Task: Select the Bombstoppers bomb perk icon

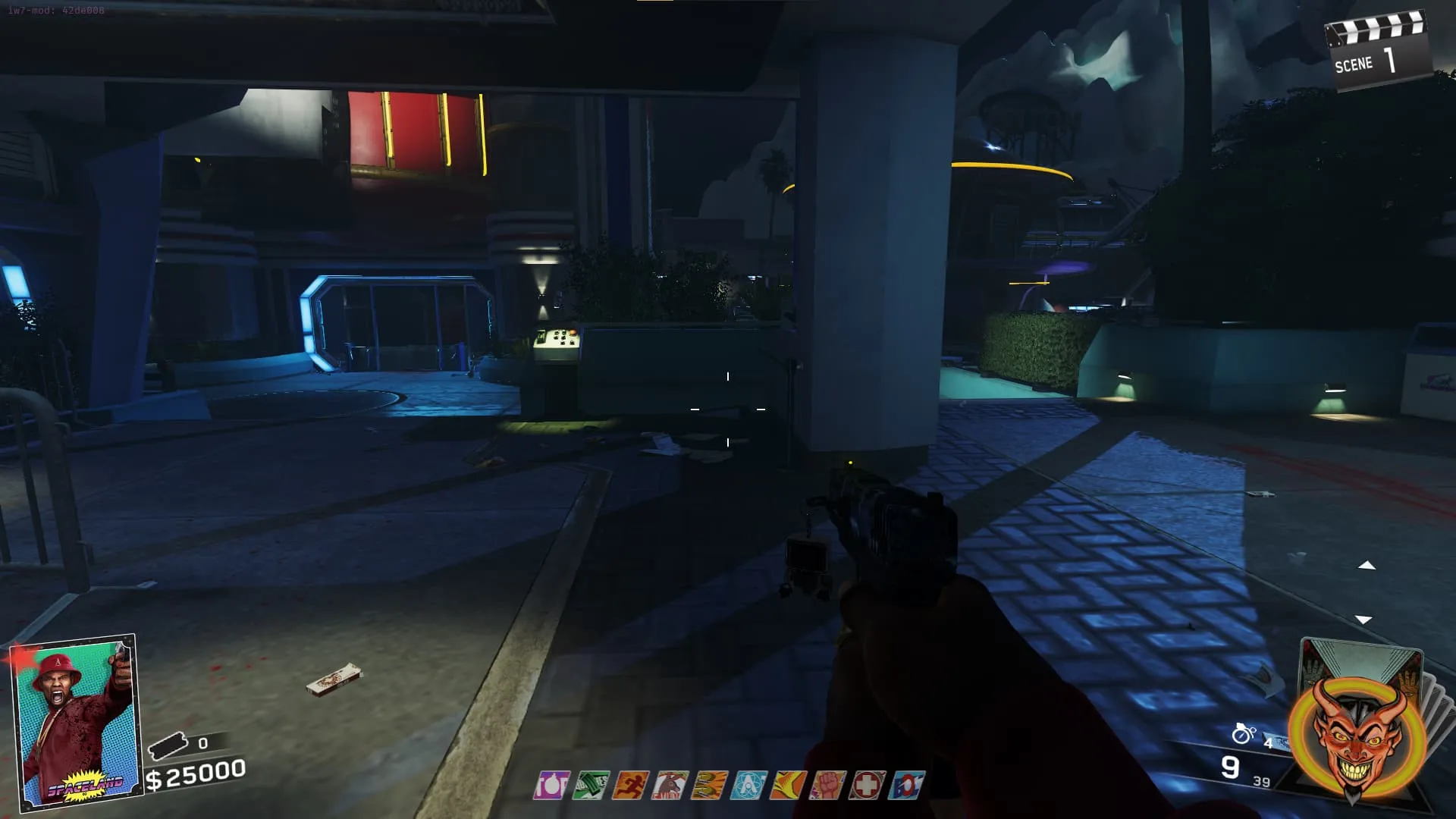Action: pyautogui.click(x=552, y=786)
